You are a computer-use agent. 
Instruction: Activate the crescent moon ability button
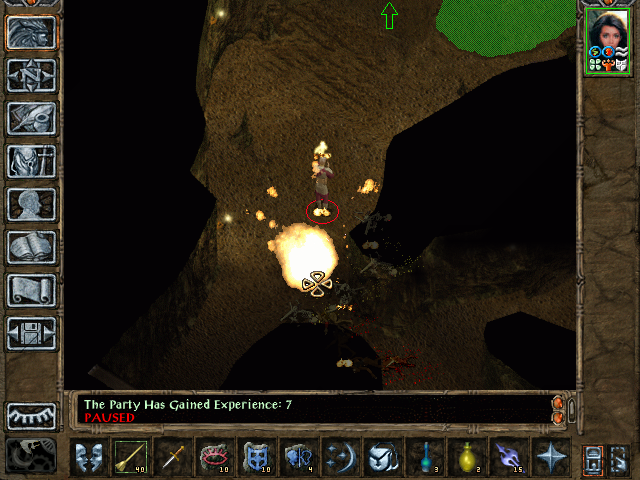[340, 458]
